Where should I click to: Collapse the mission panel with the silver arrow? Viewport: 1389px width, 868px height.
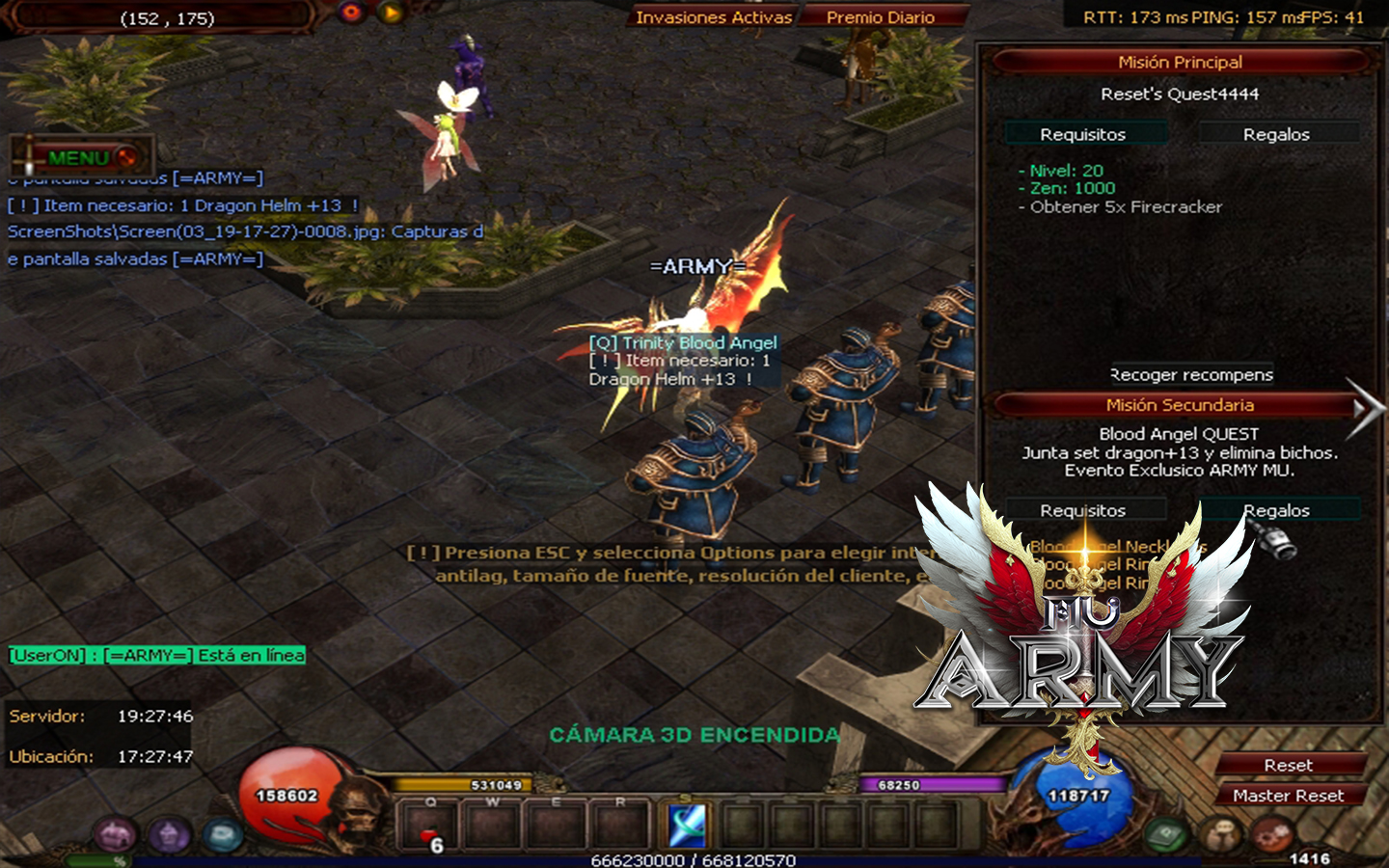coord(1365,409)
